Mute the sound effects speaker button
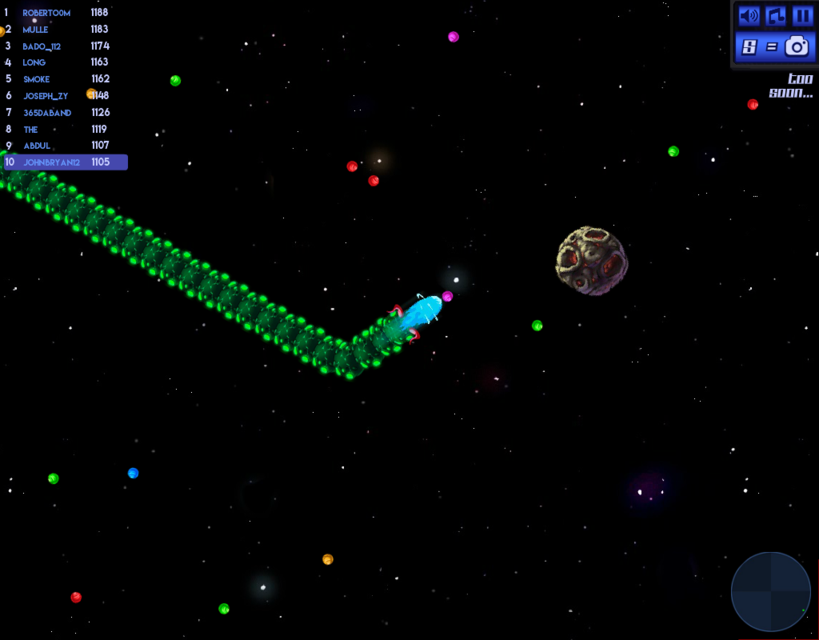 pos(748,16)
